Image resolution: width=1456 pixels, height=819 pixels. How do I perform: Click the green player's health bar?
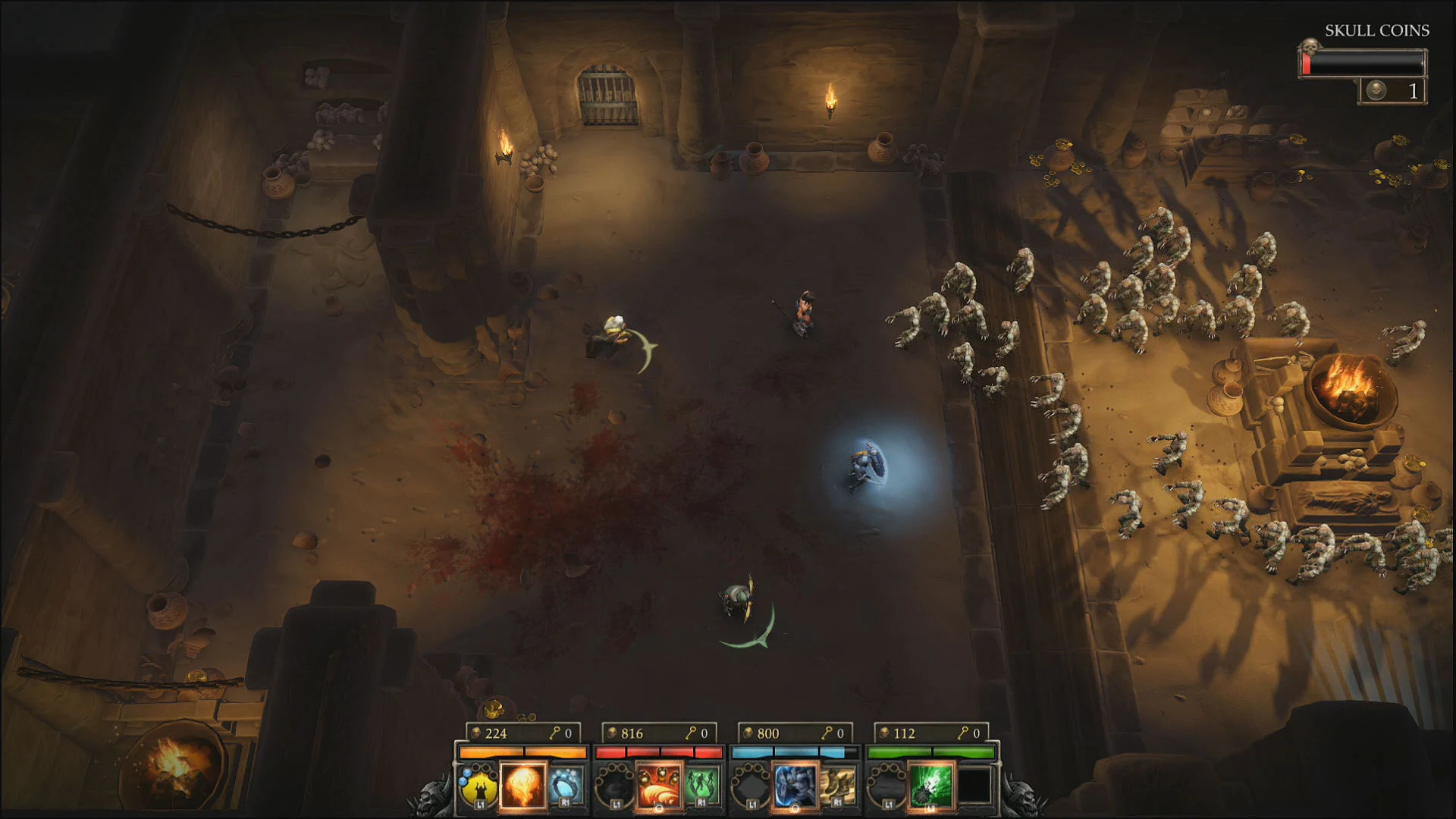click(x=929, y=752)
